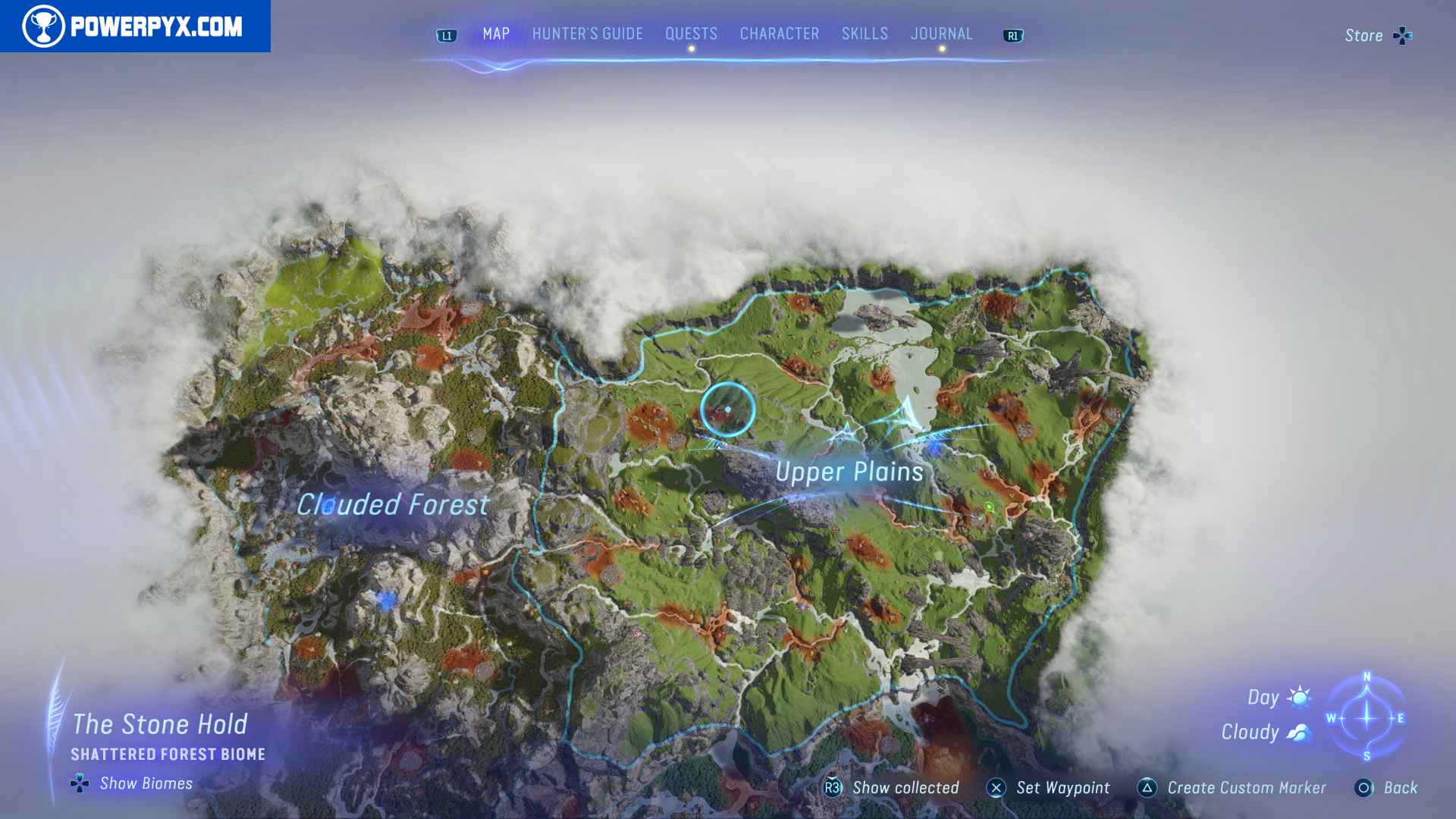Image resolution: width=1456 pixels, height=819 pixels.
Task: Click the circled waypoint marker on the map
Action: [x=727, y=409]
